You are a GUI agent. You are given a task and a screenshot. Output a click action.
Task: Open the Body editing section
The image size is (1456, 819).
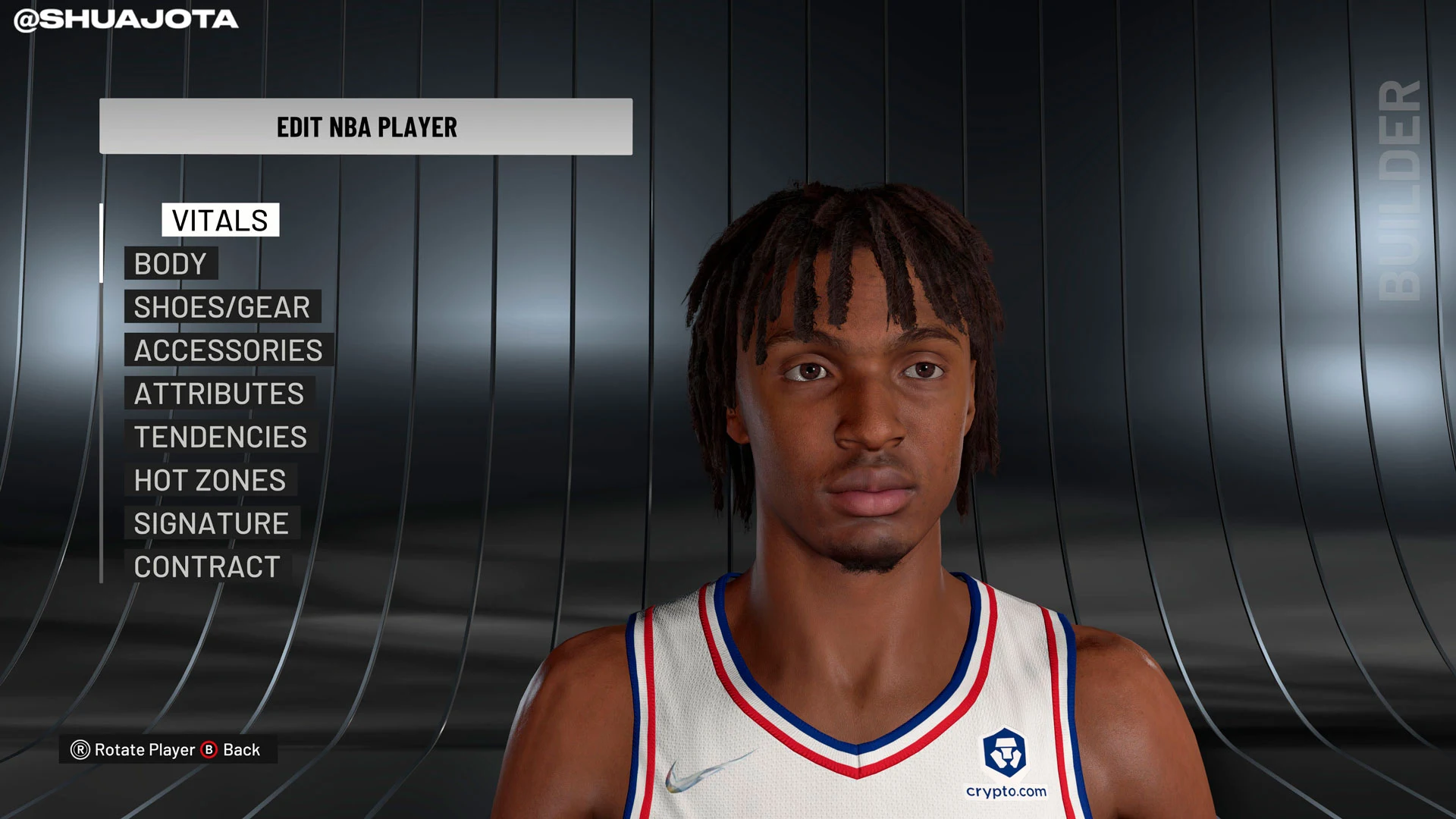pos(171,264)
